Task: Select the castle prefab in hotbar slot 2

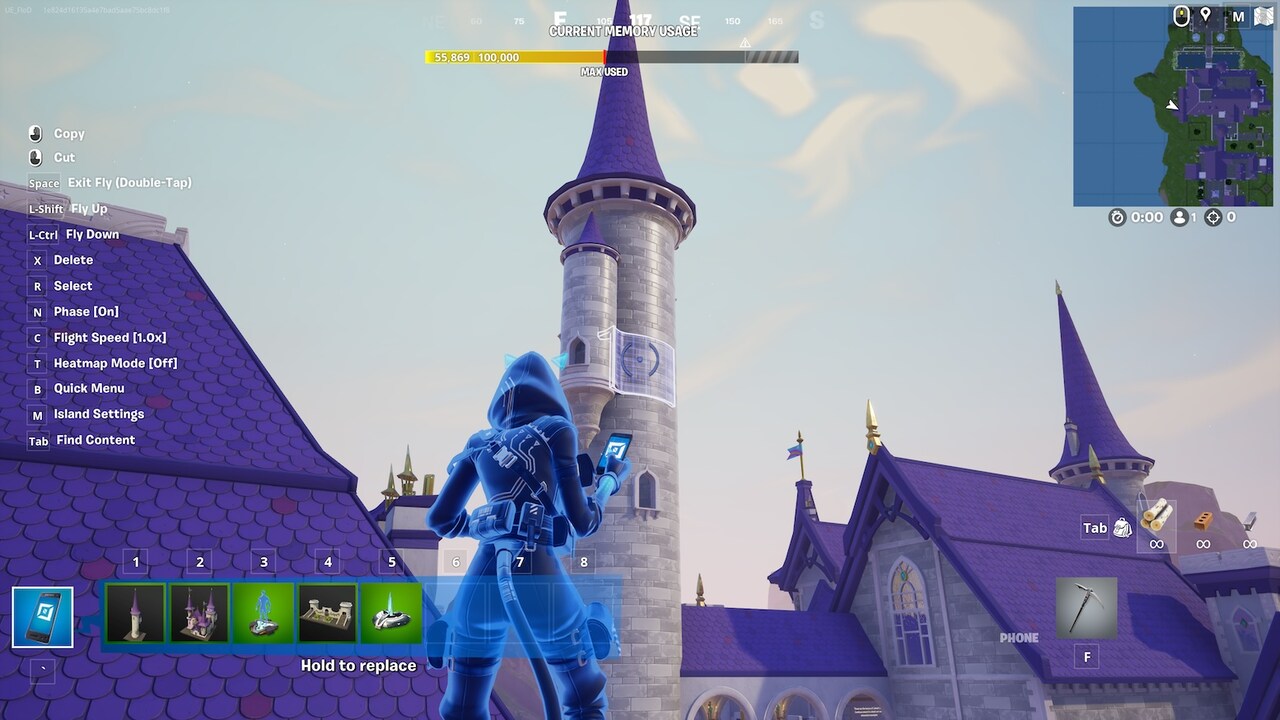Action: coord(199,612)
